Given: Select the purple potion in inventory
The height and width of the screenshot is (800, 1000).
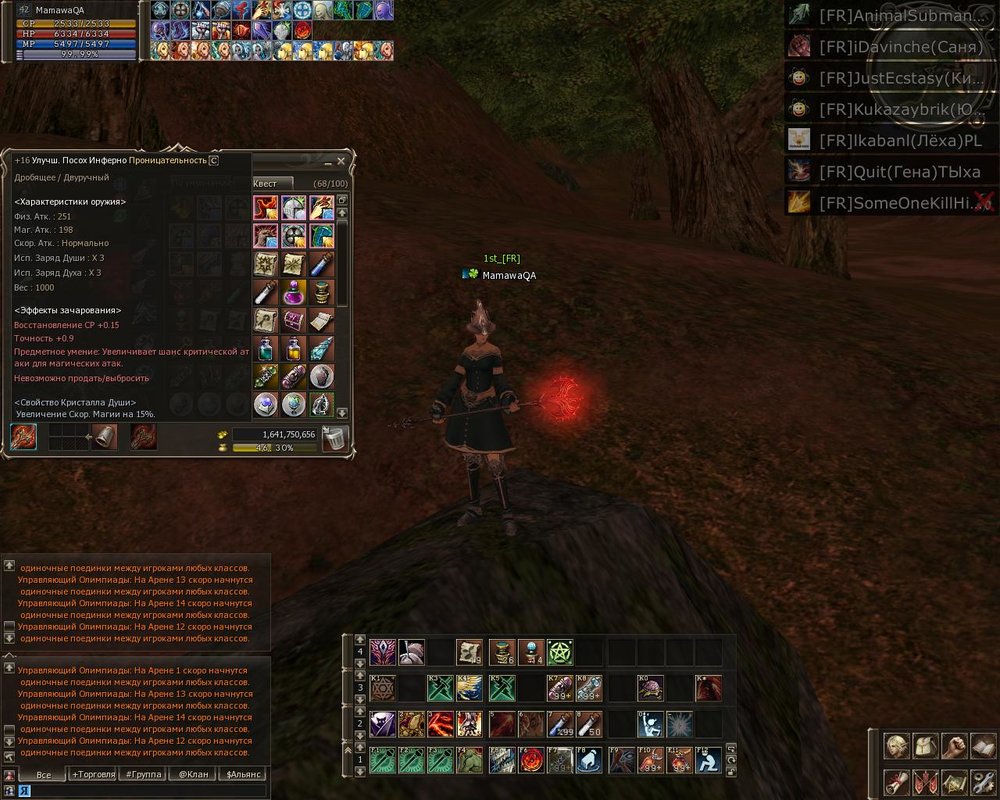Looking at the screenshot, I should [294, 292].
